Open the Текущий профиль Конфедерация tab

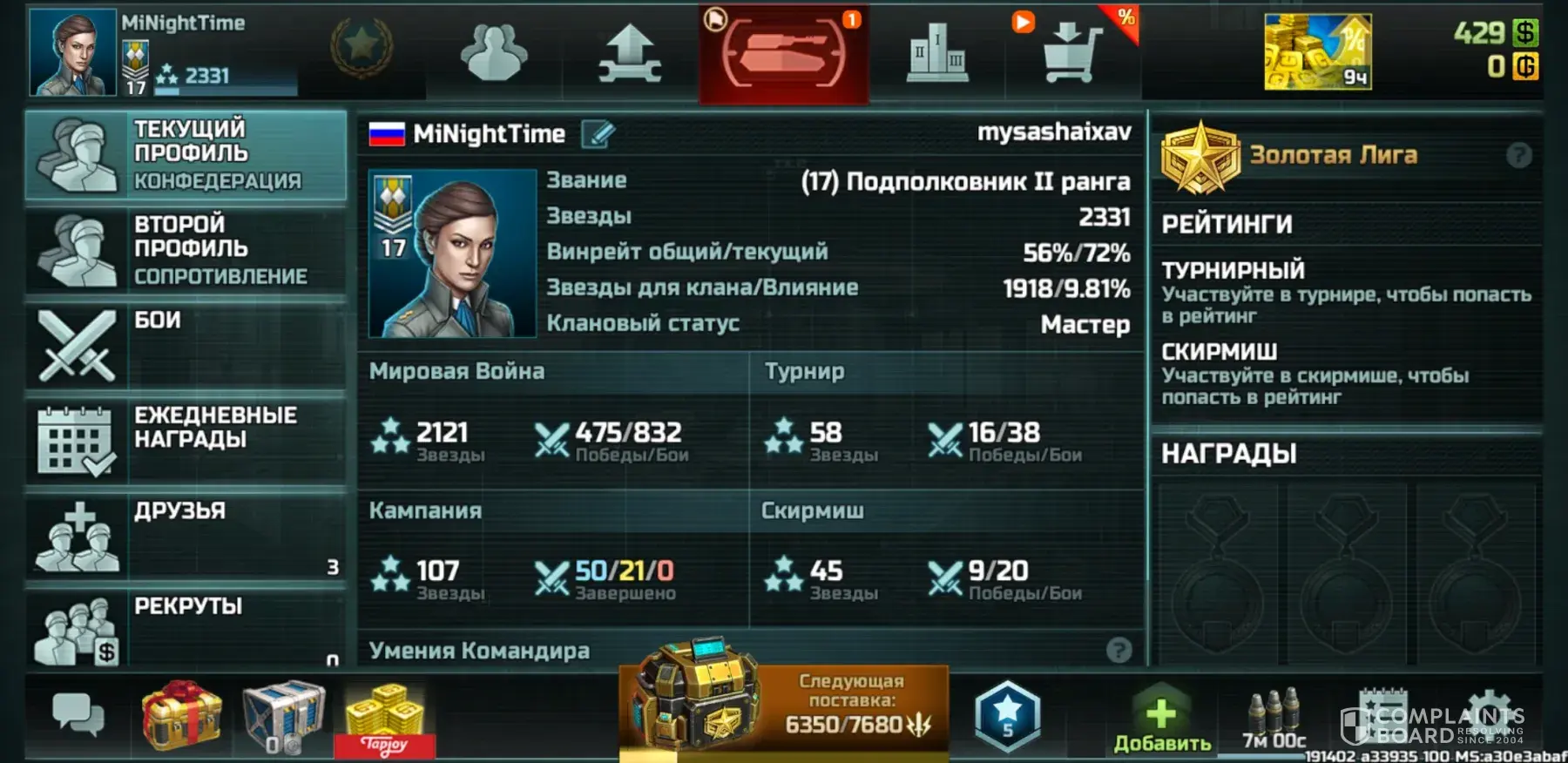point(186,155)
